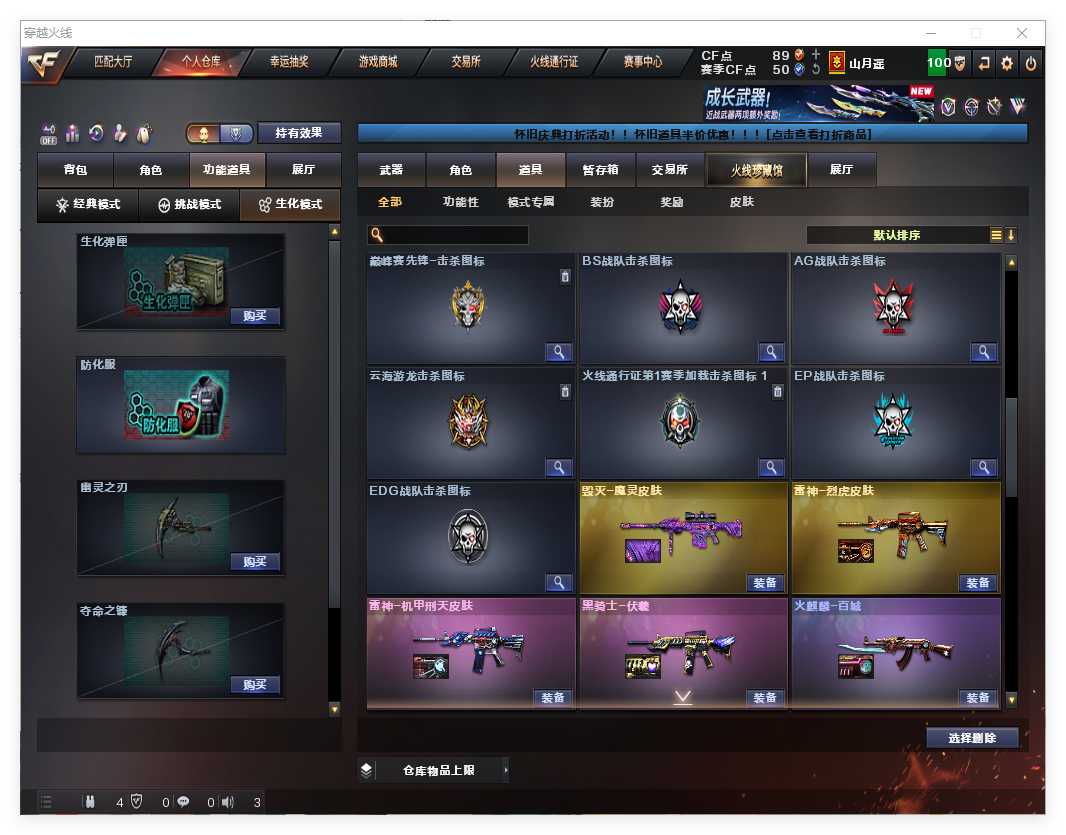Open the 火线通行证 battle pass
This screenshot has height=835, width=1066.
[x=554, y=62]
